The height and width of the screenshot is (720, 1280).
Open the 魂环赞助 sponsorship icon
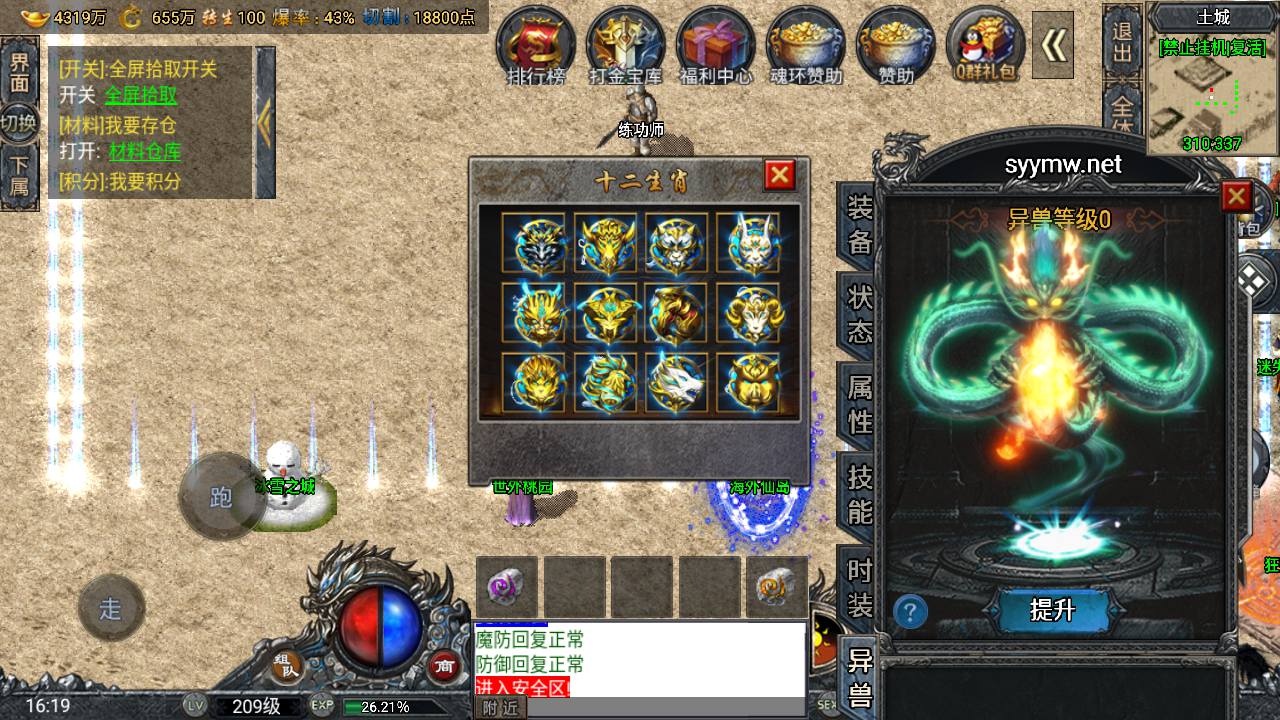806,45
